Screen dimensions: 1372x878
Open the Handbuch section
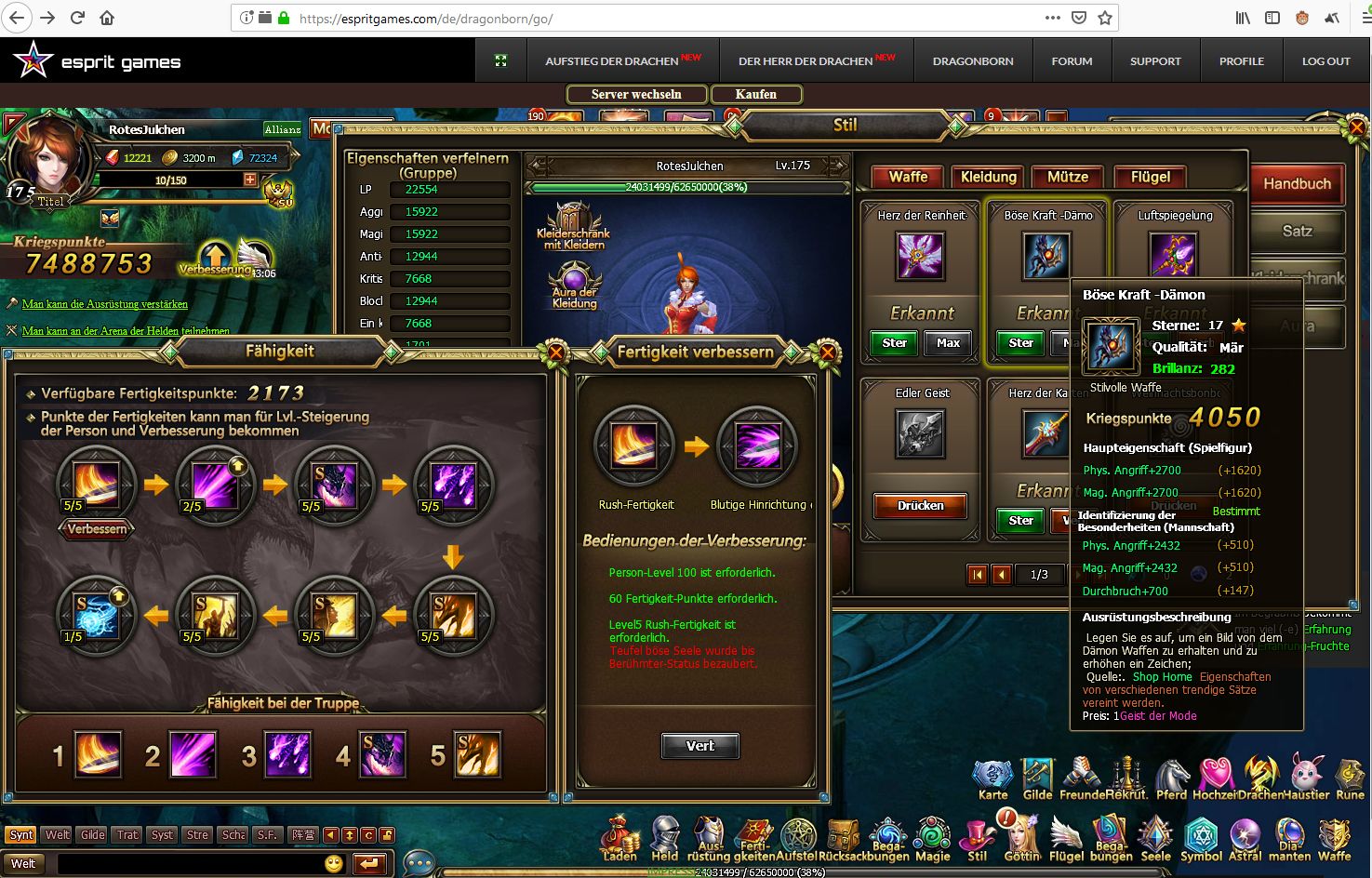tap(1297, 184)
